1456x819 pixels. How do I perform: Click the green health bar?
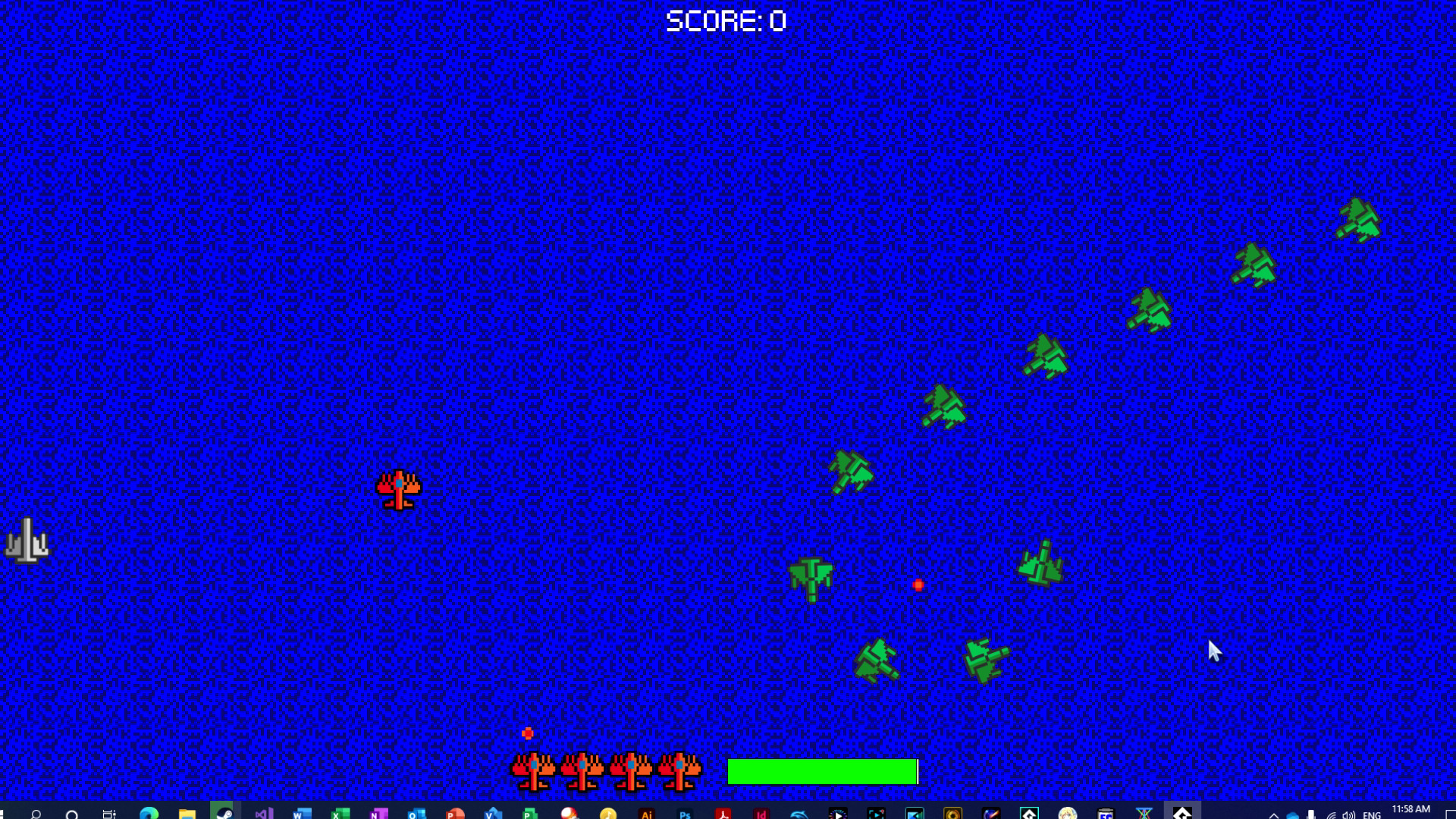[823, 772]
